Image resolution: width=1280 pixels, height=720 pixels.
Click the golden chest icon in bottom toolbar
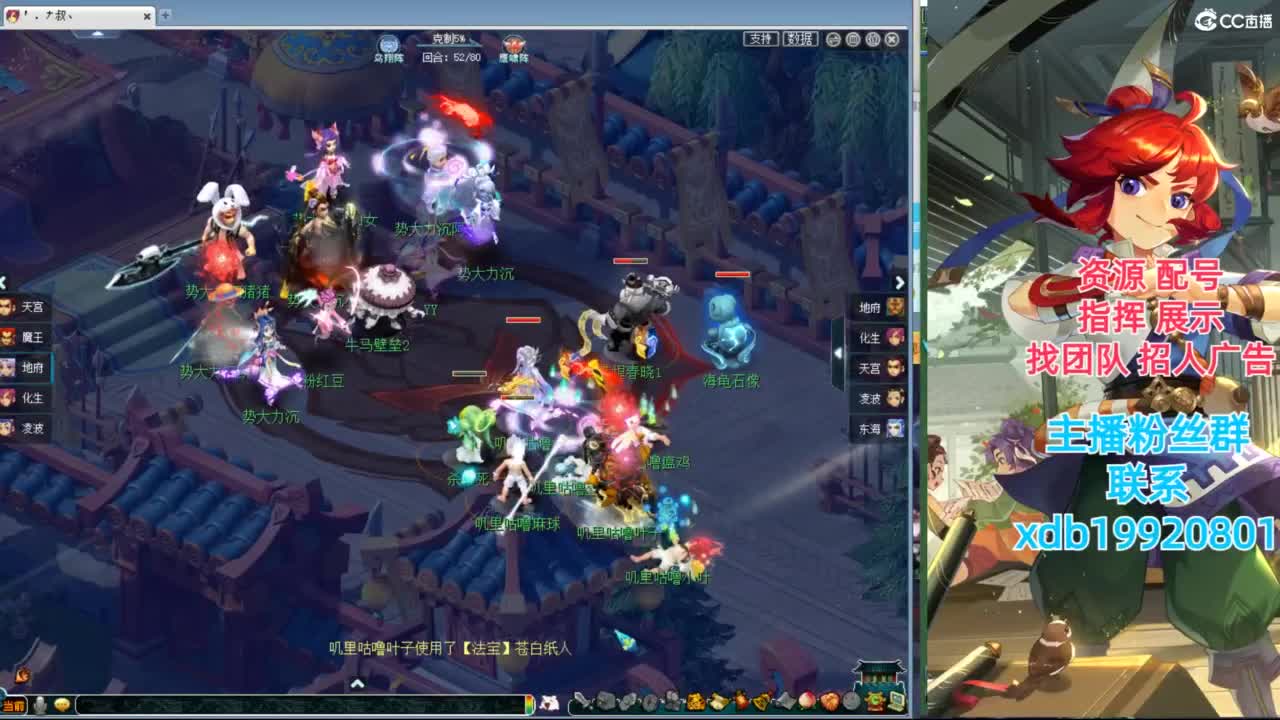tap(693, 702)
